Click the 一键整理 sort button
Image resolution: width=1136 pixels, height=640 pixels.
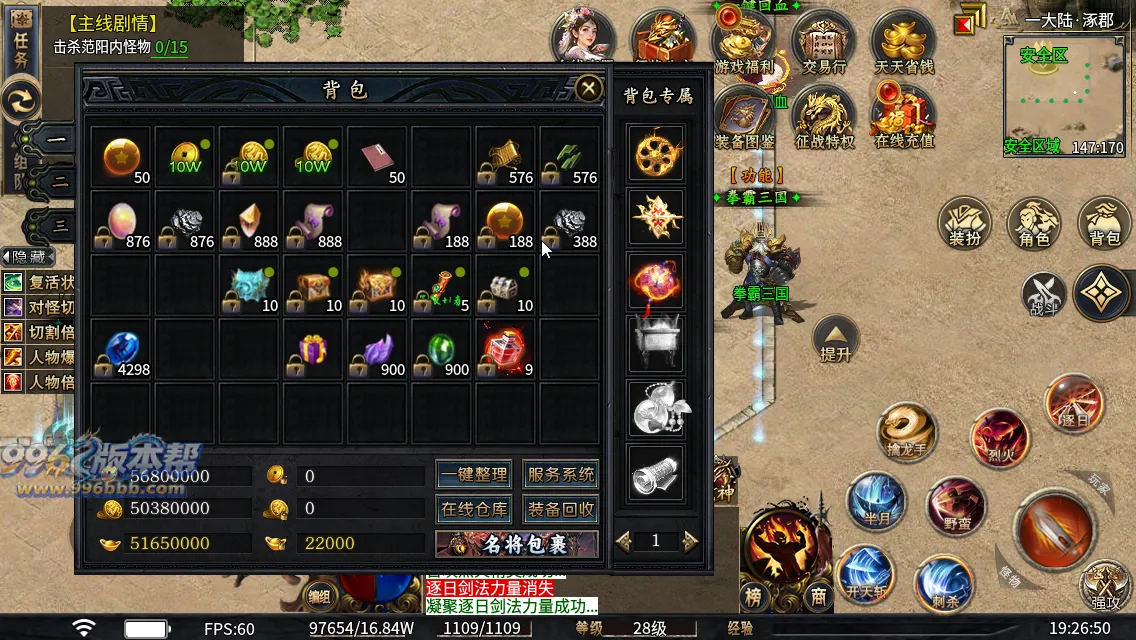pos(474,475)
